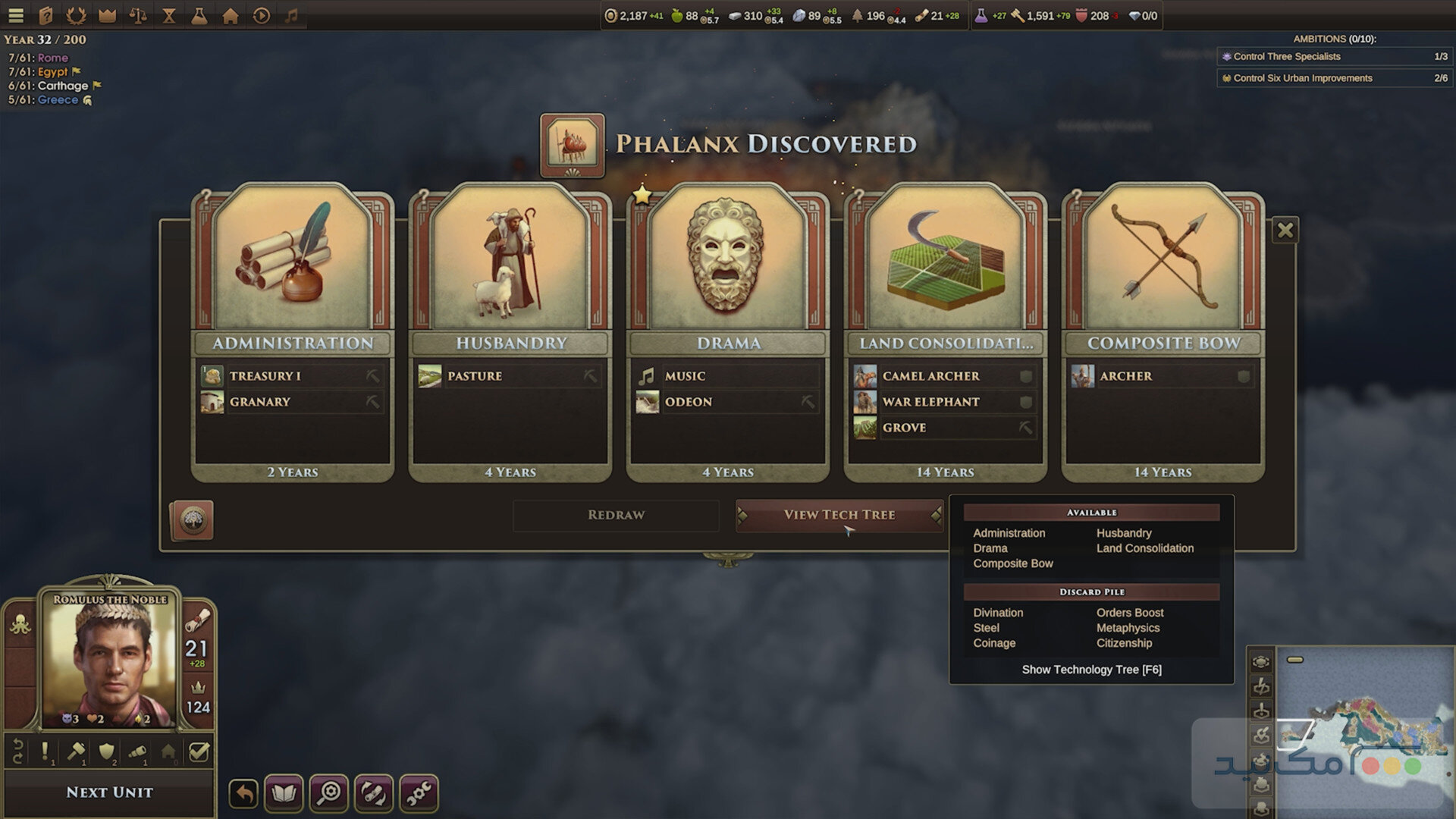1456x819 pixels.
Task: Click the checkmark icon below portrait
Action: coord(199,752)
